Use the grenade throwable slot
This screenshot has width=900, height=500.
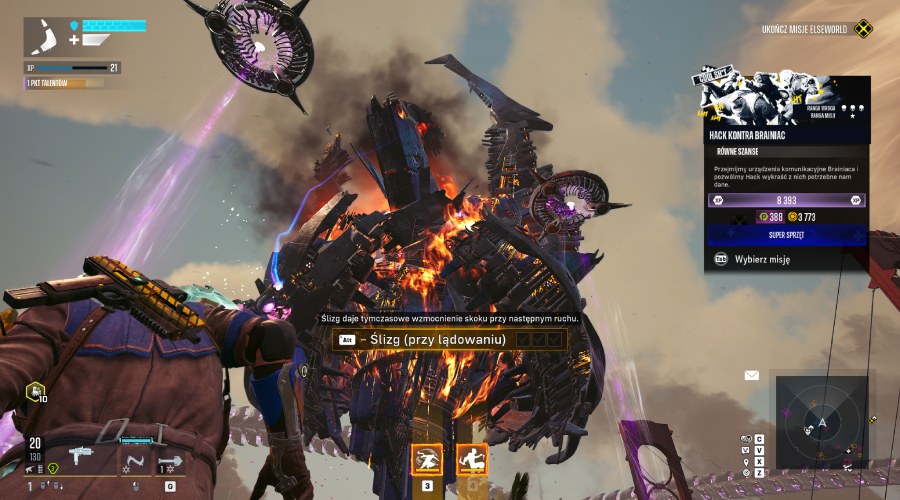170,462
